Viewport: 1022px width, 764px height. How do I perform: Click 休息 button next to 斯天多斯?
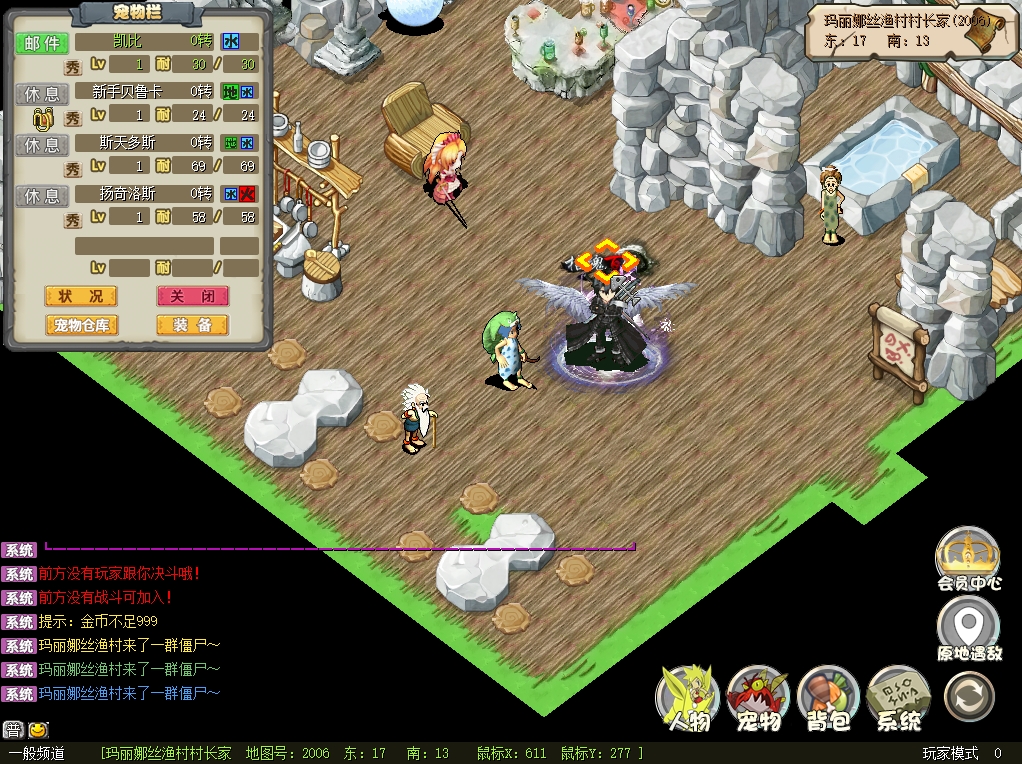tap(42, 145)
